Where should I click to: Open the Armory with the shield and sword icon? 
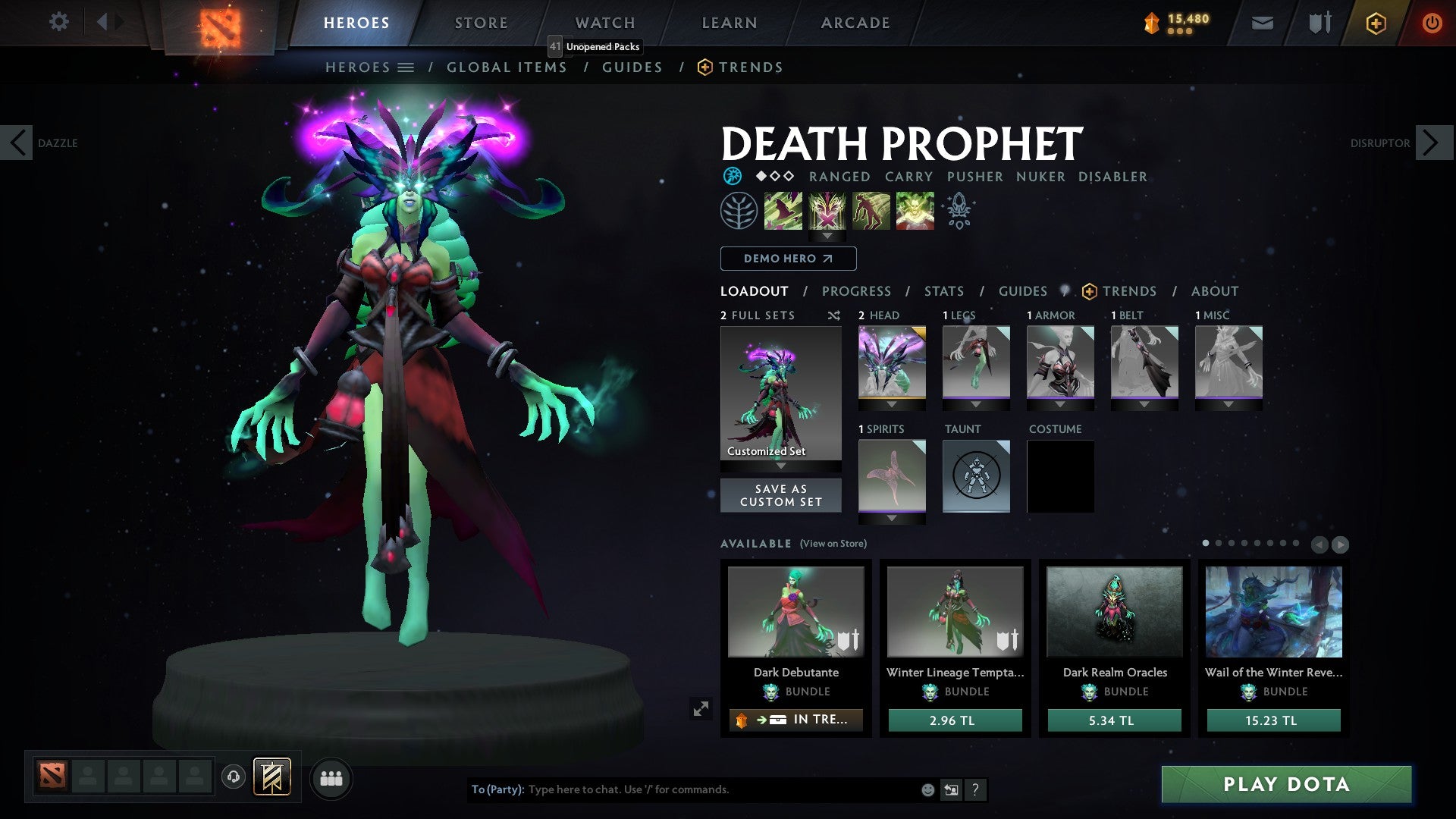[1318, 23]
